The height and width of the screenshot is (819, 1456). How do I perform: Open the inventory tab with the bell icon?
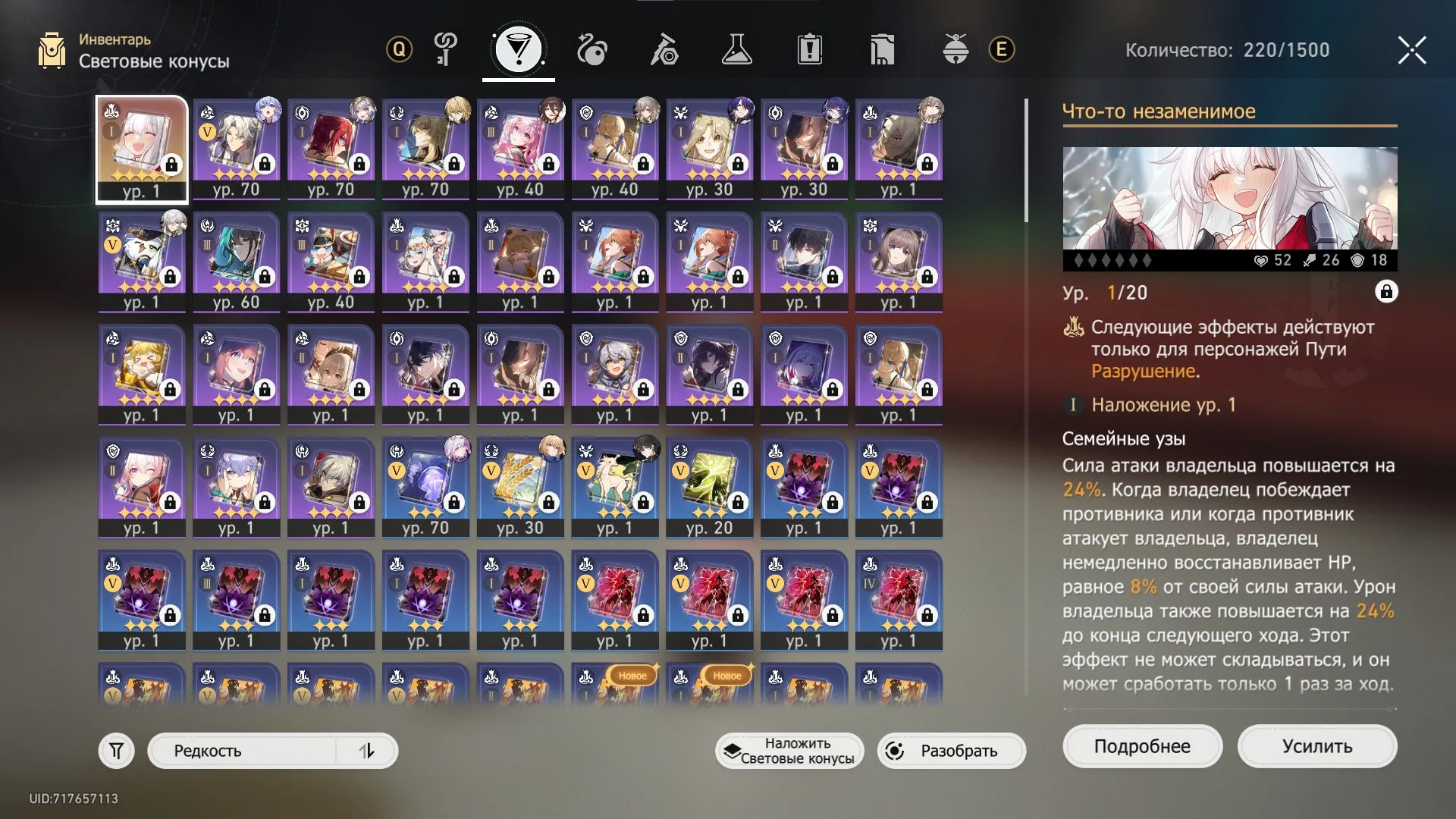(x=956, y=51)
